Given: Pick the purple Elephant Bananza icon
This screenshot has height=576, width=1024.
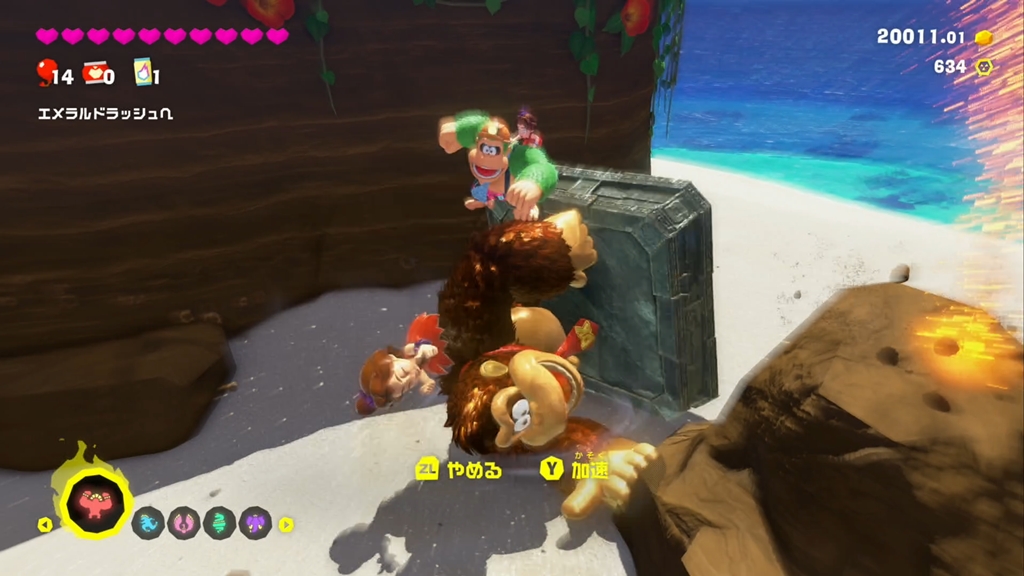Looking at the screenshot, I should point(255,523).
